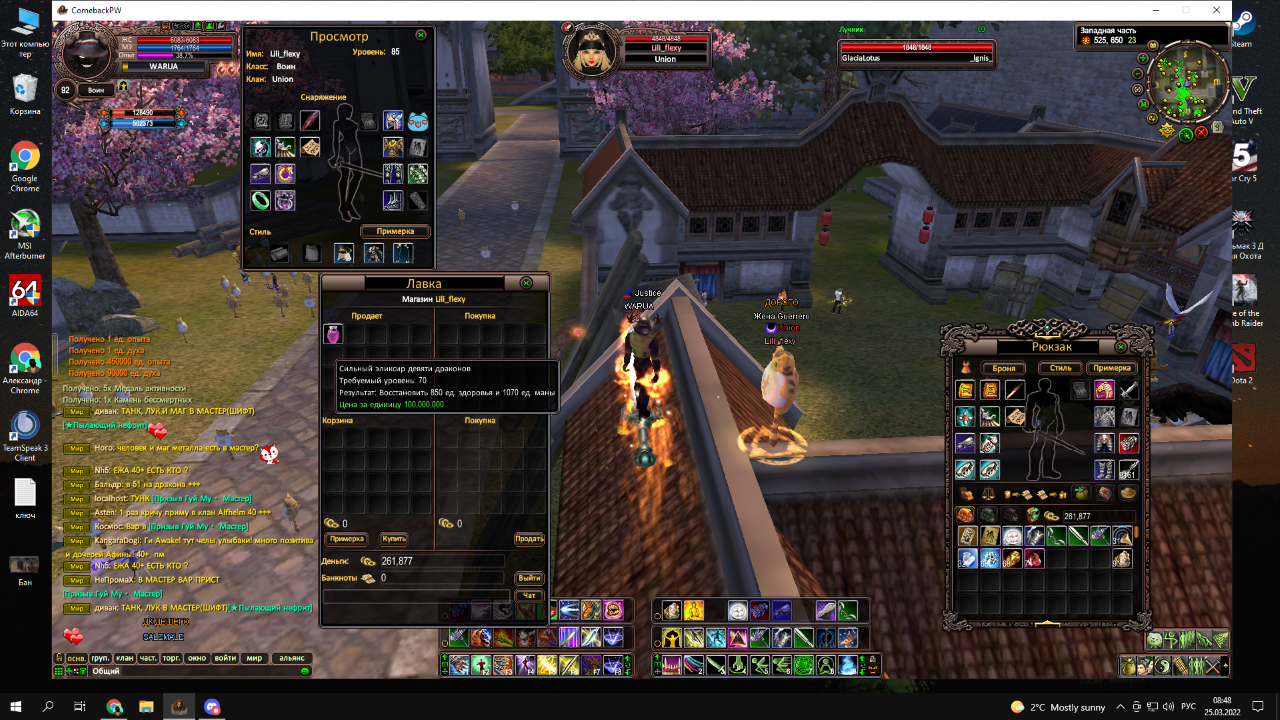Image resolution: width=1280 pixels, height=720 pixels.
Task: Select the pink elixir for sale
Action: coord(333,334)
